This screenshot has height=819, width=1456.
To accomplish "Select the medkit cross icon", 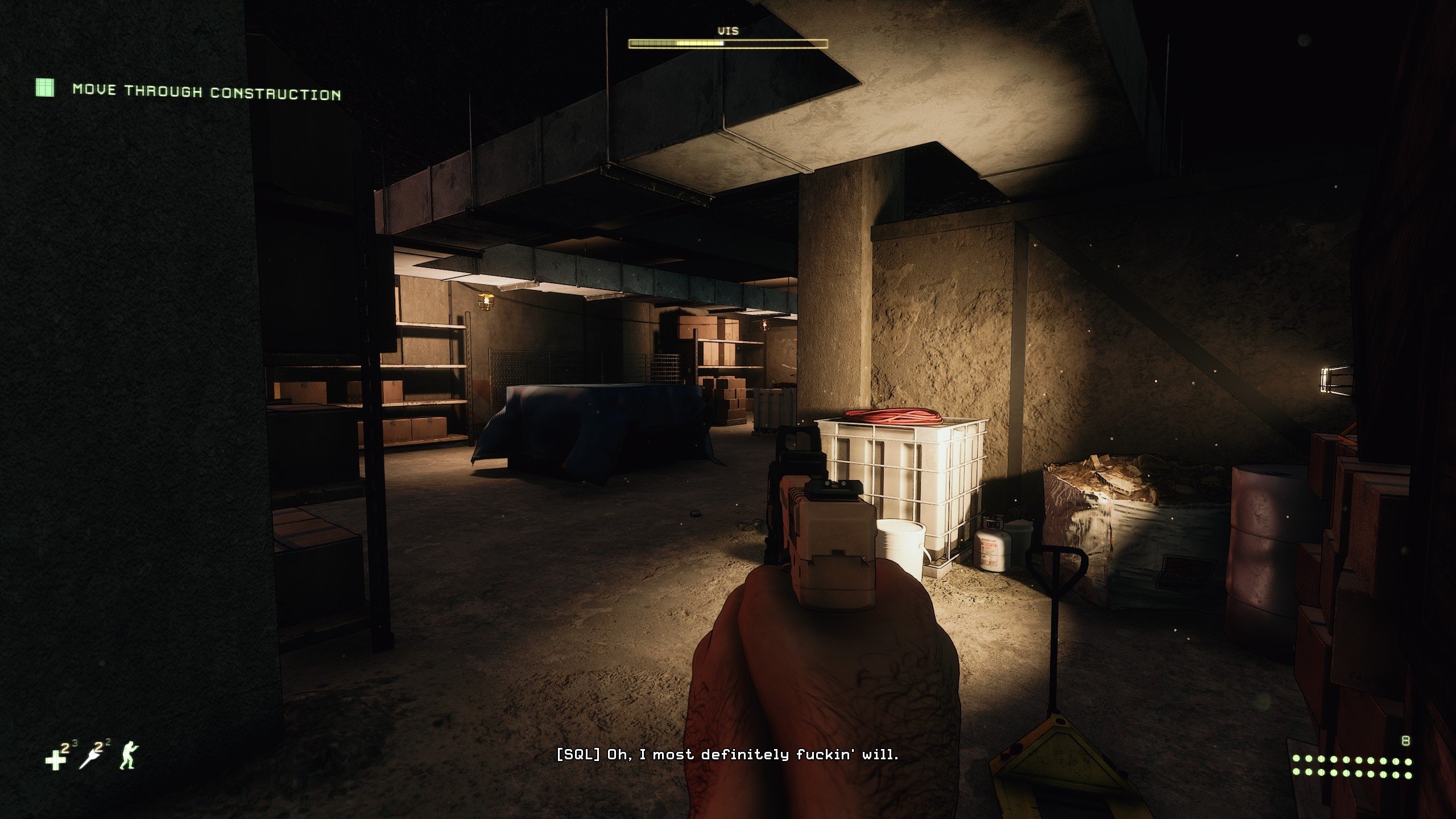I will 56,760.
